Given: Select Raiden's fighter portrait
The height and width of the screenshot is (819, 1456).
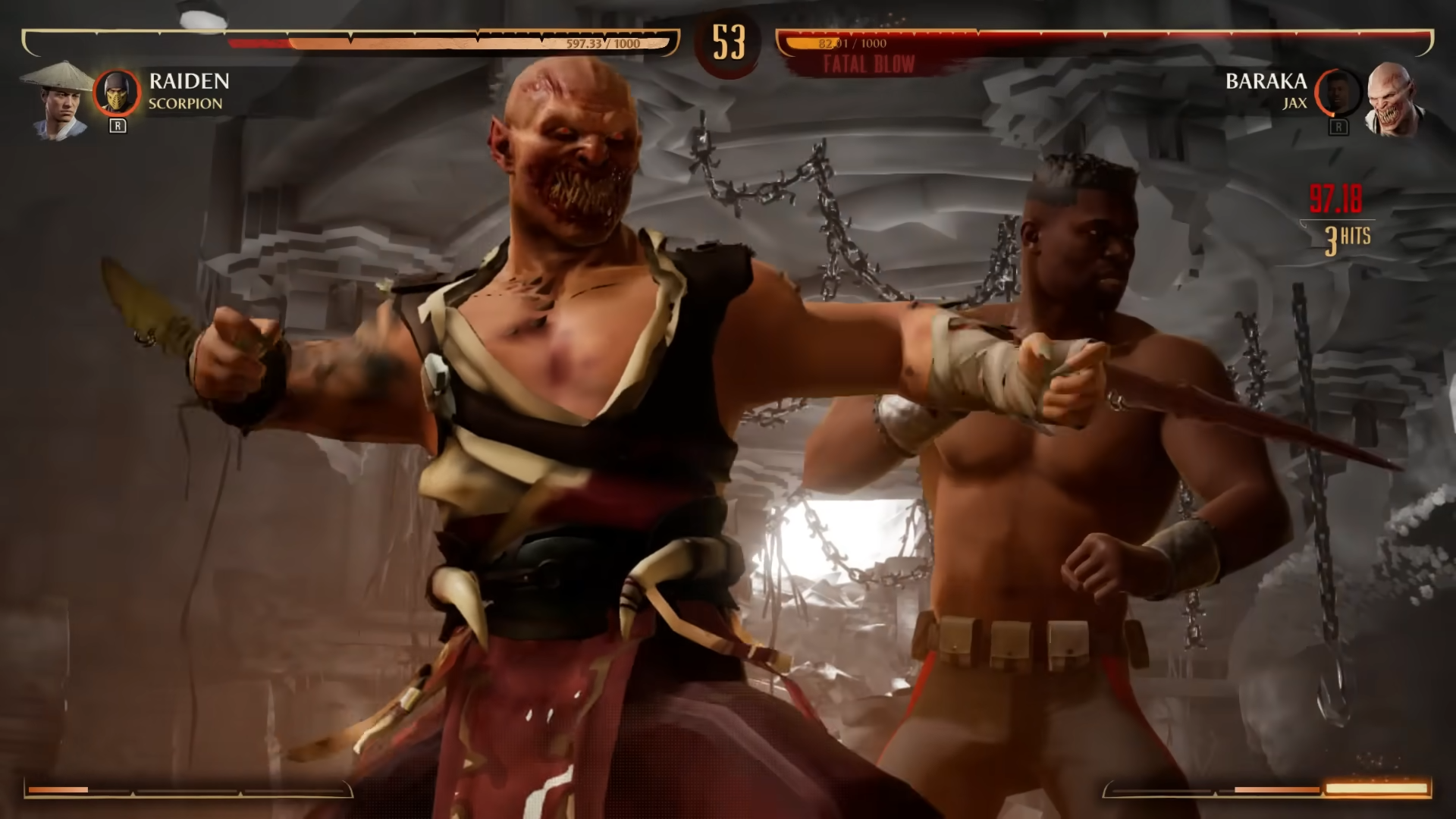Looking at the screenshot, I should pos(58,101).
